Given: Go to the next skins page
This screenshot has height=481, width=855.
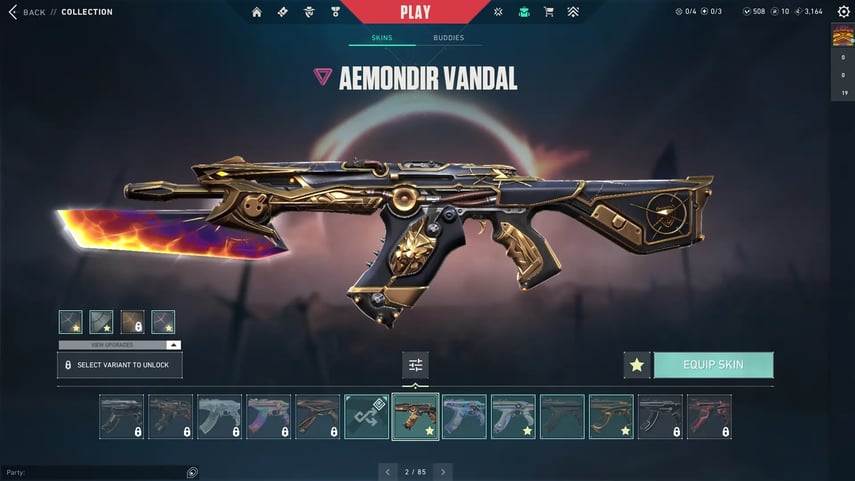Looking at the screenshot, I should (x=443, y=471).
